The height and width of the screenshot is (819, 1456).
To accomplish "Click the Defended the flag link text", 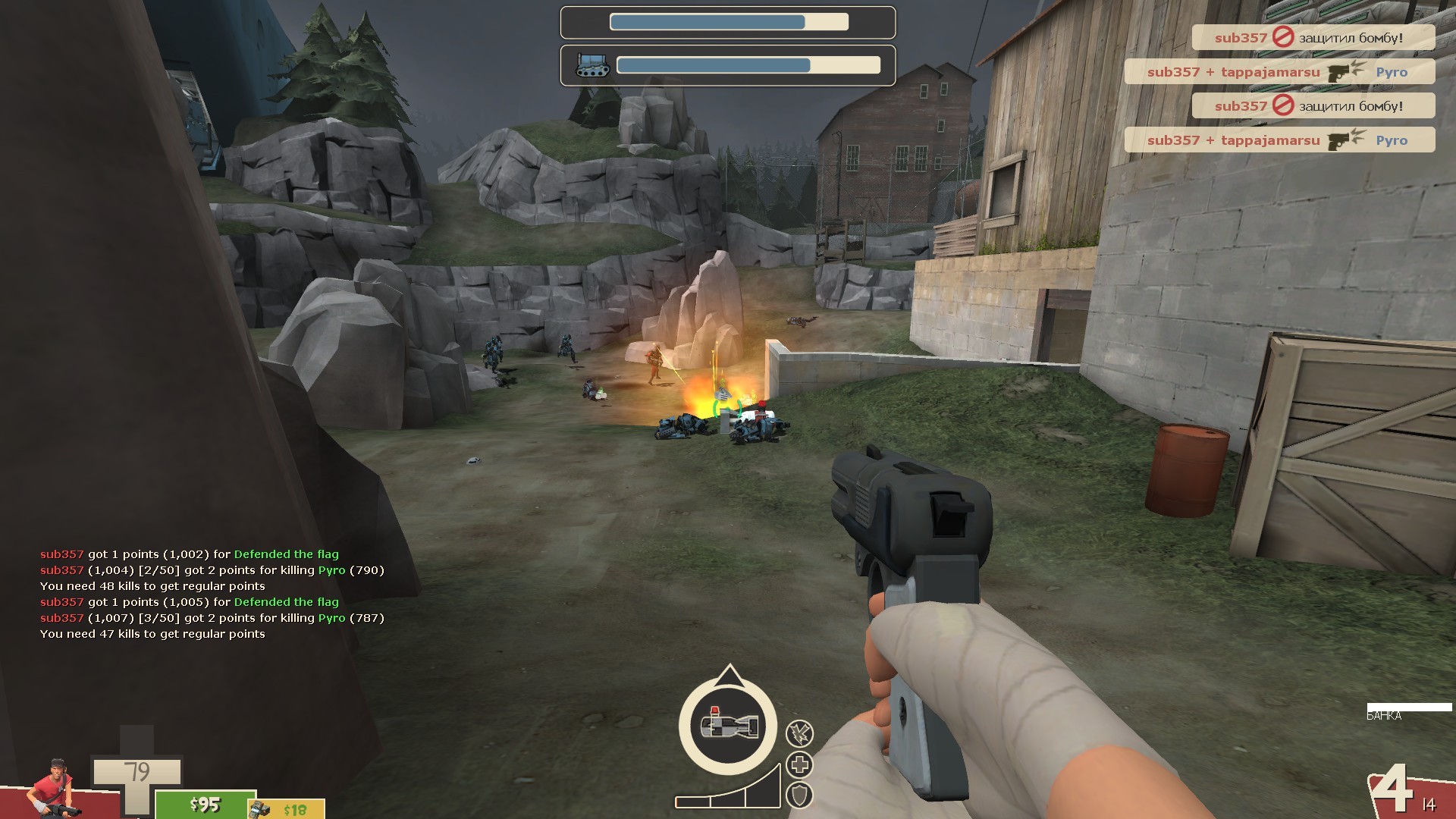I will tap(286, 554).
